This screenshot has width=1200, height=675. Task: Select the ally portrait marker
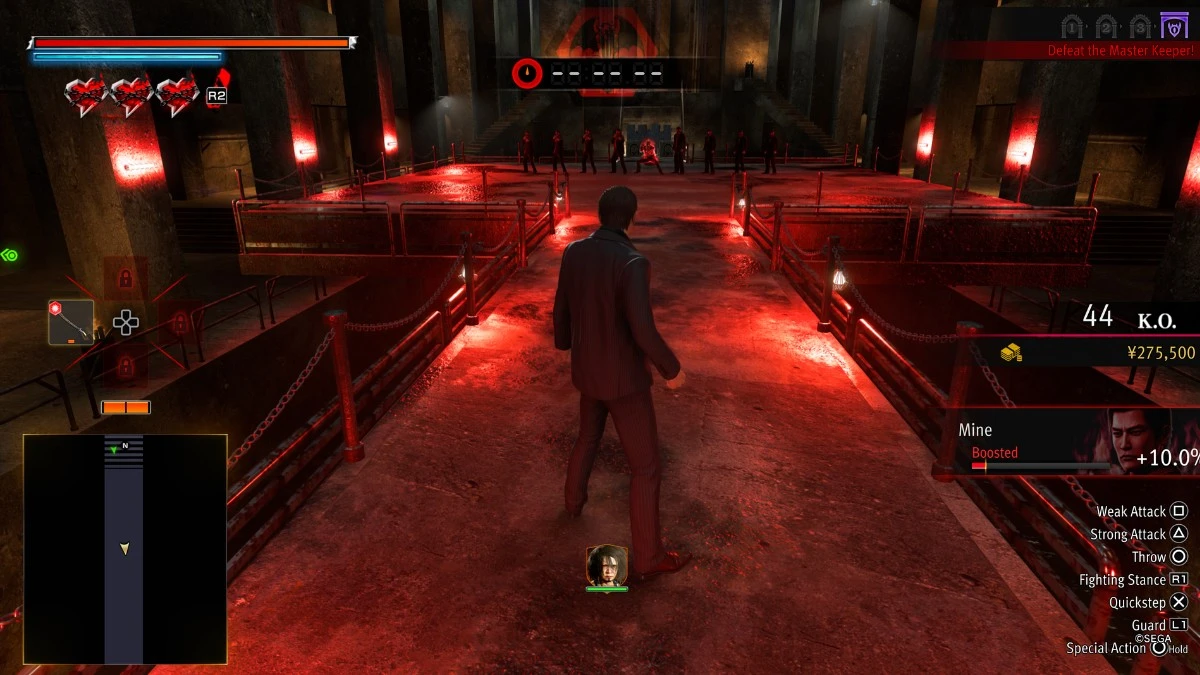pyautogui.click(x=607, y=566)
